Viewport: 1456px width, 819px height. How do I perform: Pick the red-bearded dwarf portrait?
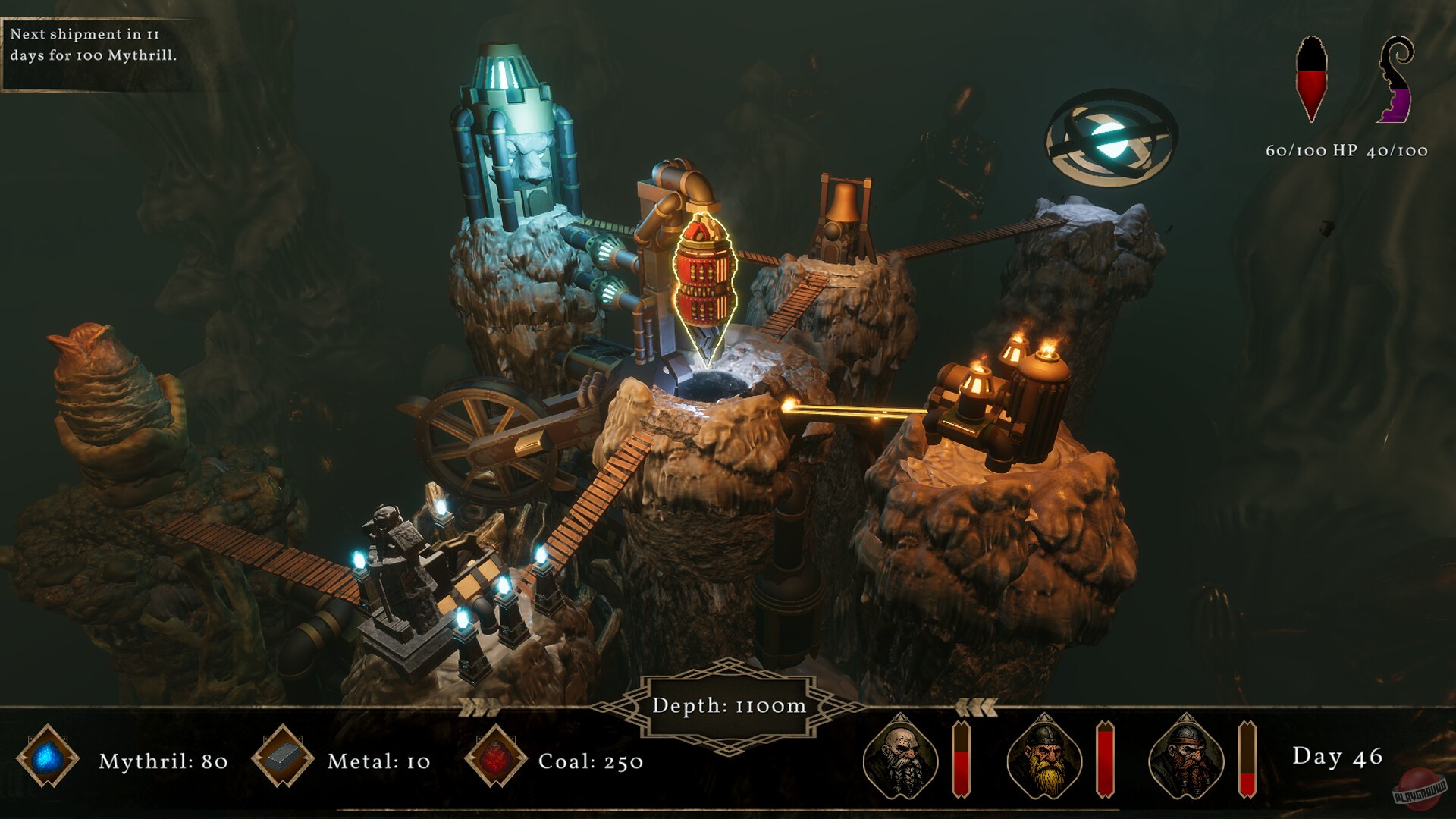point(1185,756)
